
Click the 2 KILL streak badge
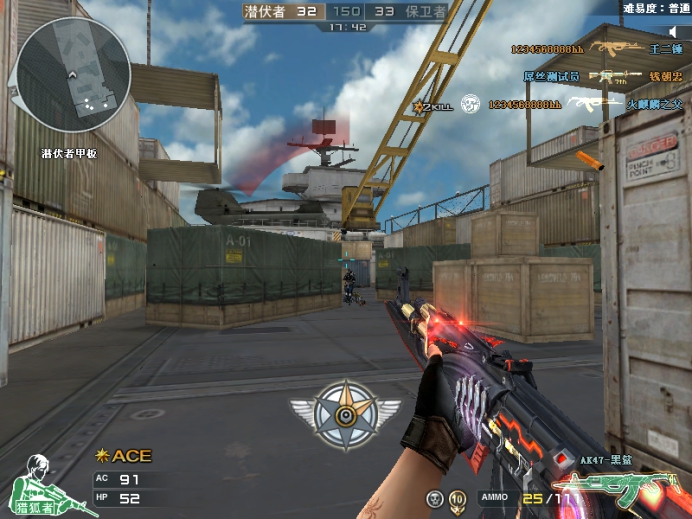pos(436,103)
